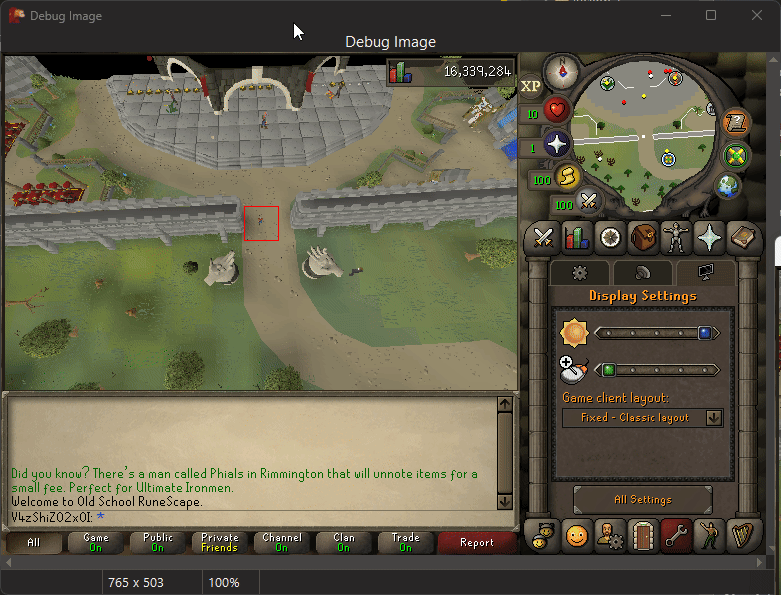Open the All Settings button
781x595 pixels.
tap(643, 499)
